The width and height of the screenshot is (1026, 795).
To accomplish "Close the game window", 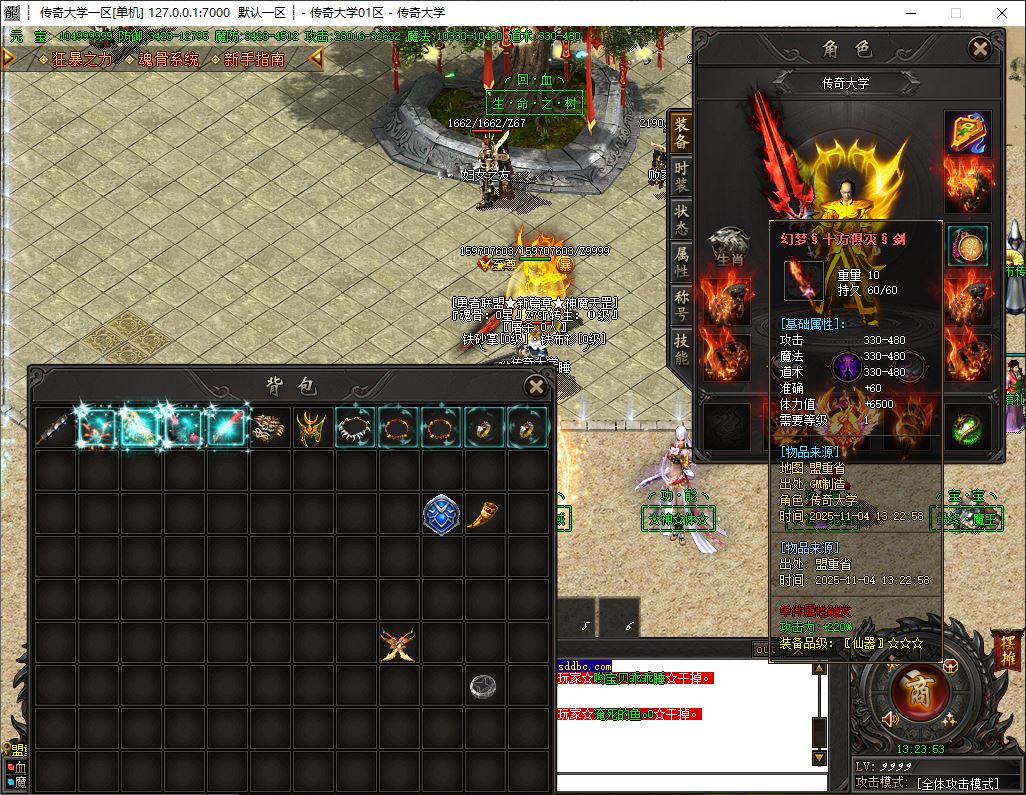I will 1002,13.
